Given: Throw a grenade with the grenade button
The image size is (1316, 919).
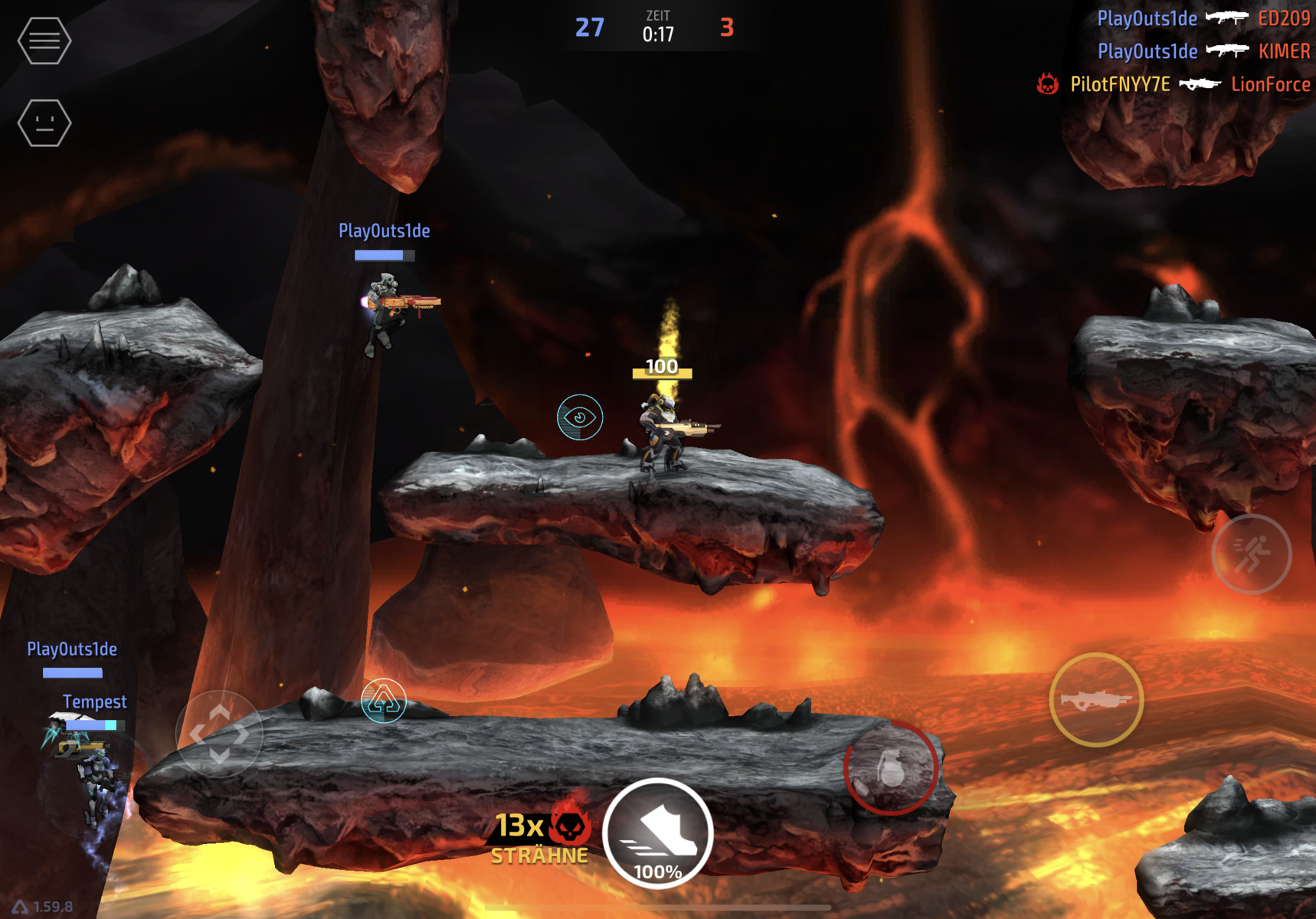Looking at the screenshot, I should pyautogui.click(x=890, y=768).
